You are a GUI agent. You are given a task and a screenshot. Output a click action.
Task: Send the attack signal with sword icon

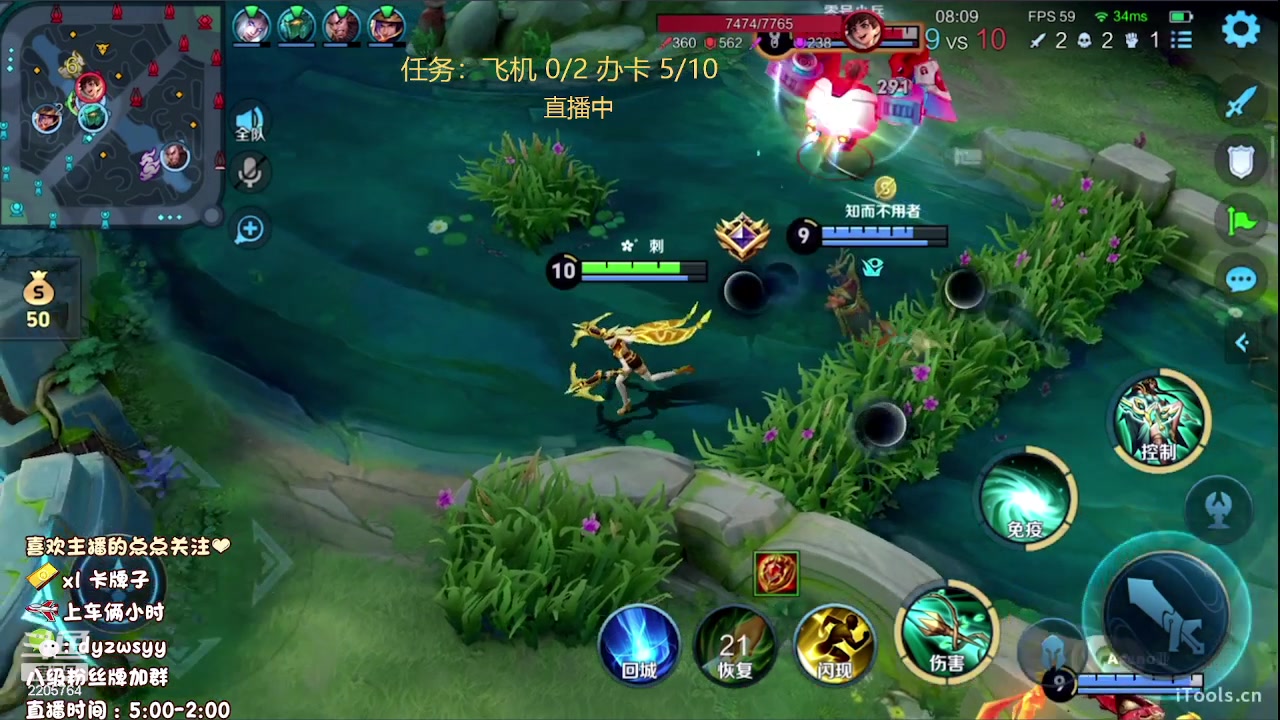point(1241,101)
